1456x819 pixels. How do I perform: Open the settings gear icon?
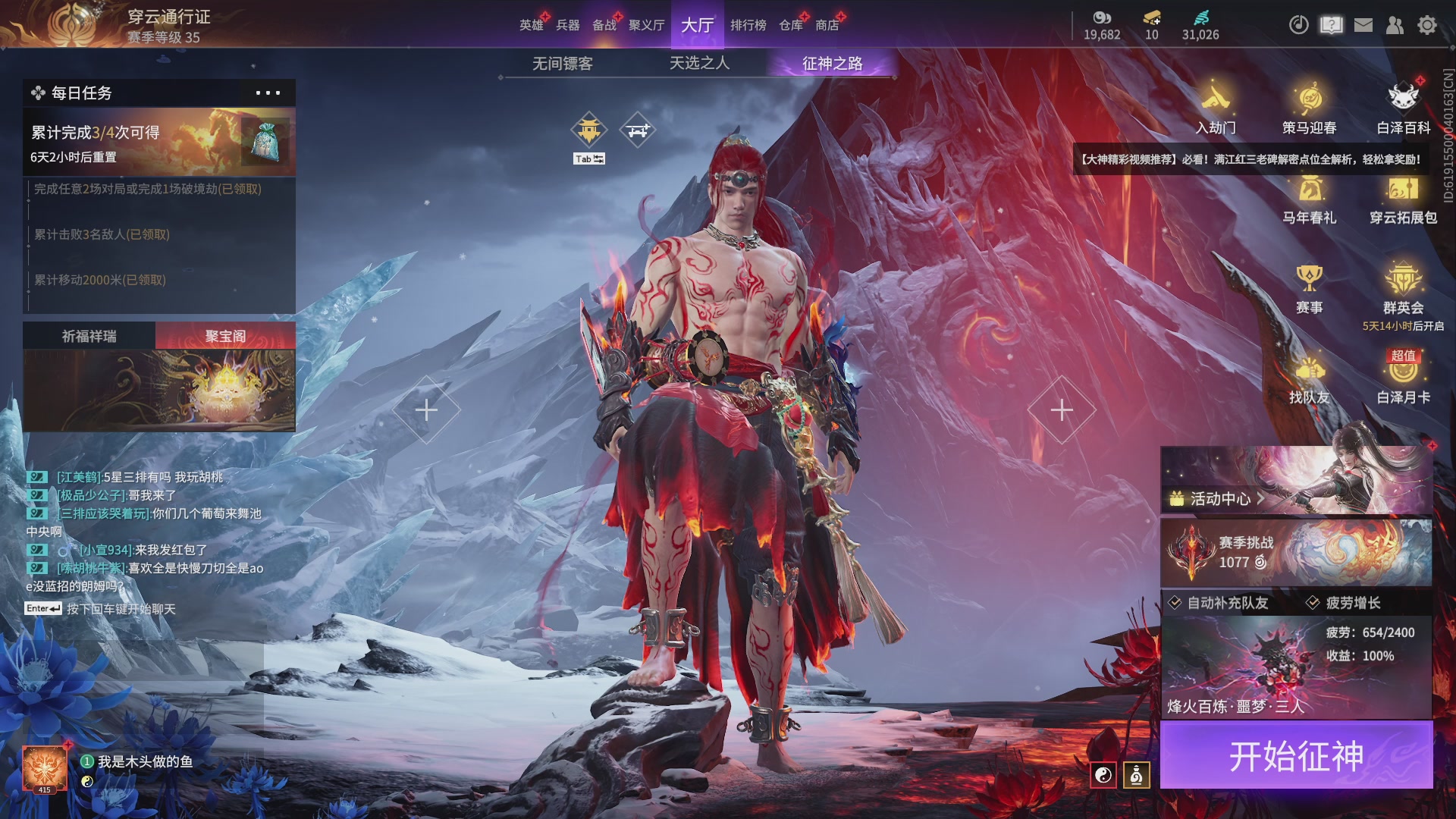1426,25
